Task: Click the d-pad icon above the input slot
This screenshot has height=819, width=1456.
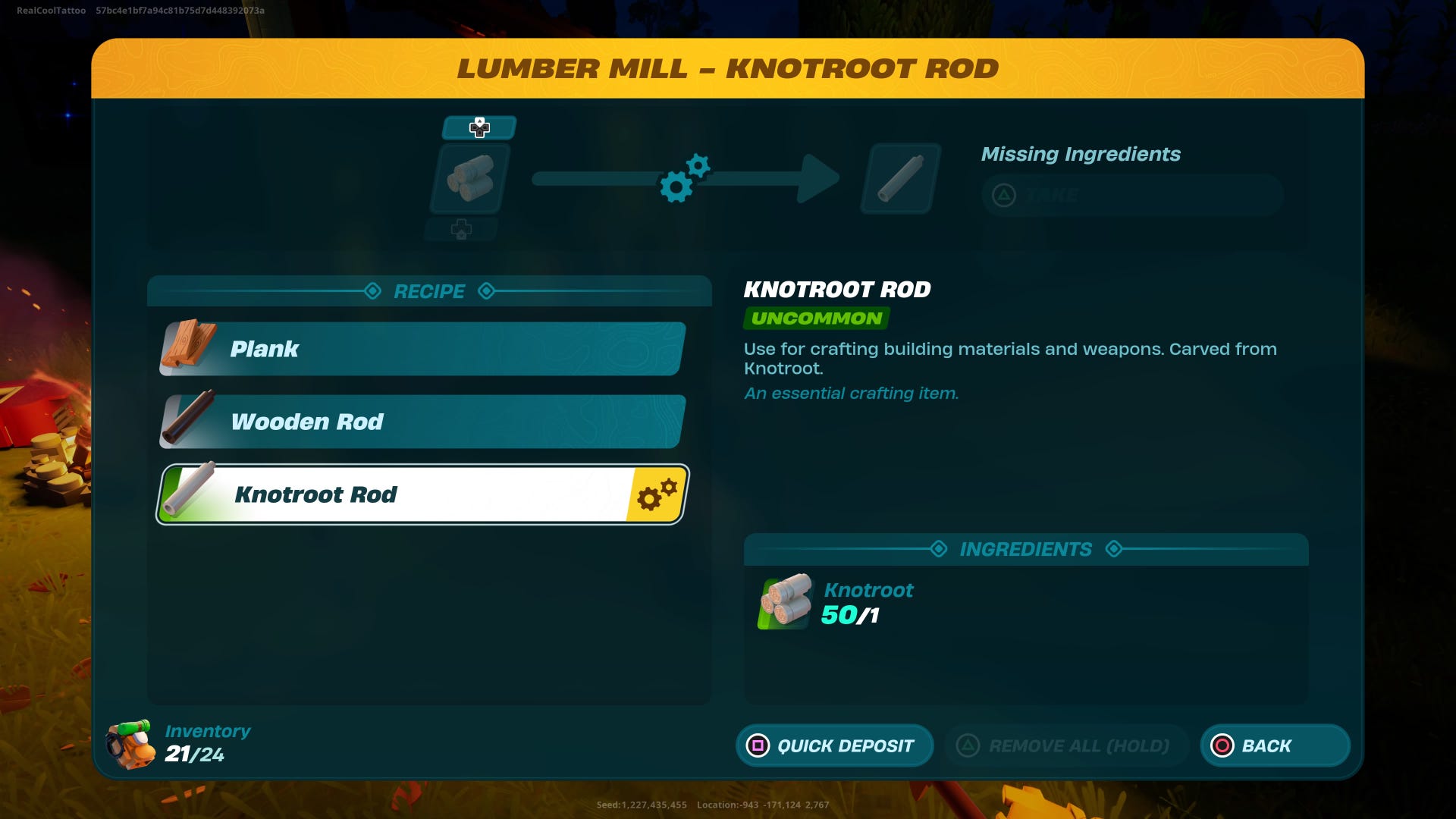Action: pyautogui.click(x=479, y=127)
